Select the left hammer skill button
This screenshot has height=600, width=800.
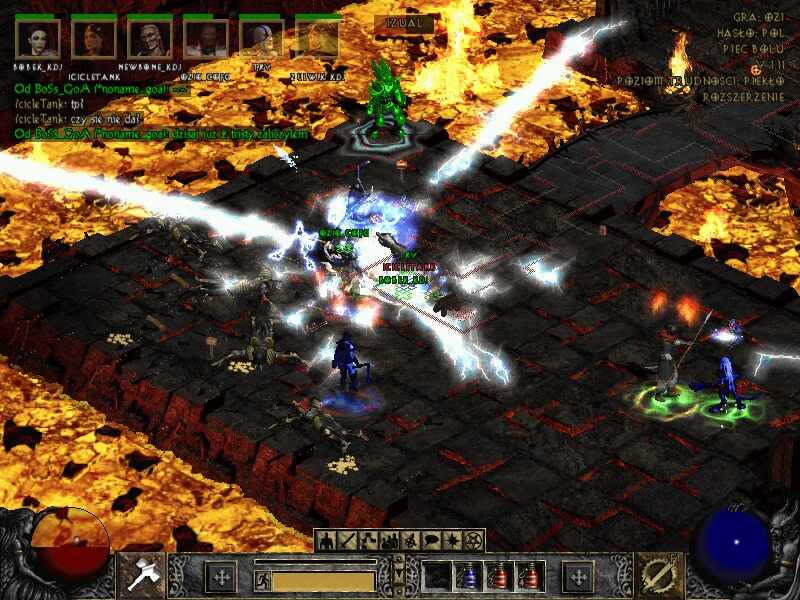140,575
